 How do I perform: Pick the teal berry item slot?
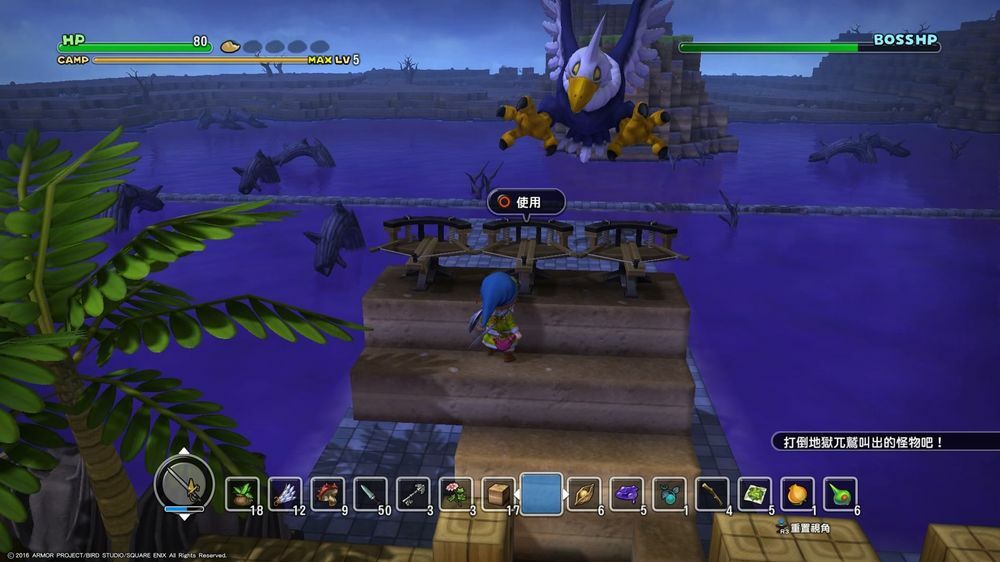[x=670, y=493]
